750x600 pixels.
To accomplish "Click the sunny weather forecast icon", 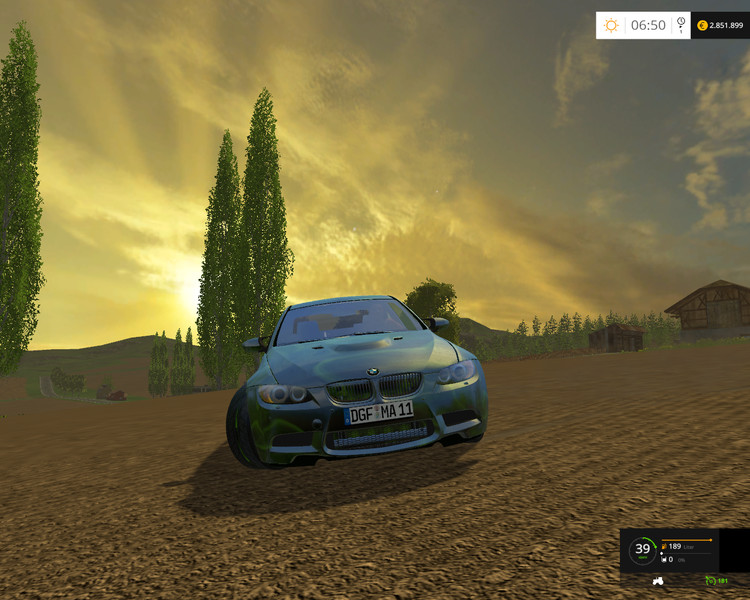I will tap(611, 25).
